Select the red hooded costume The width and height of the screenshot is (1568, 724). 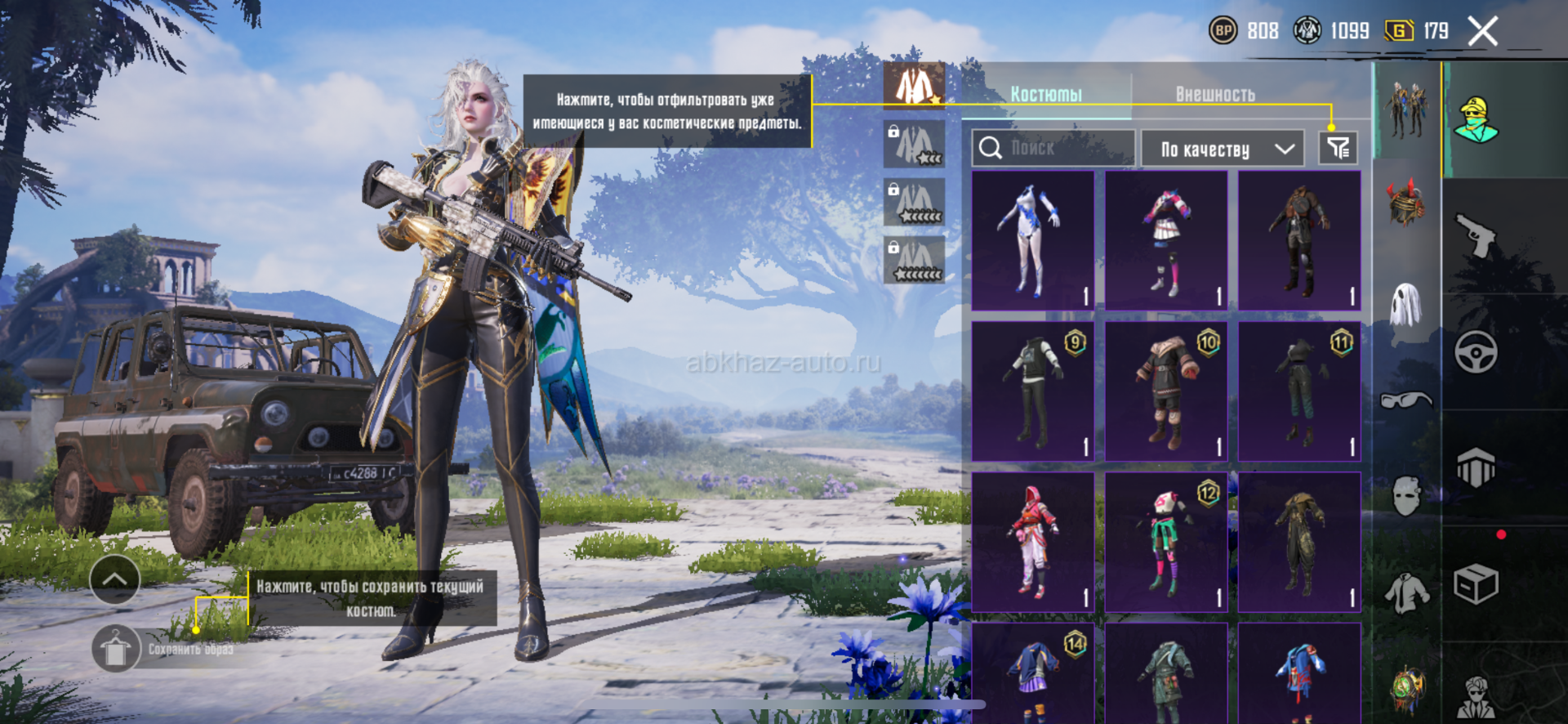[1033, 542]
